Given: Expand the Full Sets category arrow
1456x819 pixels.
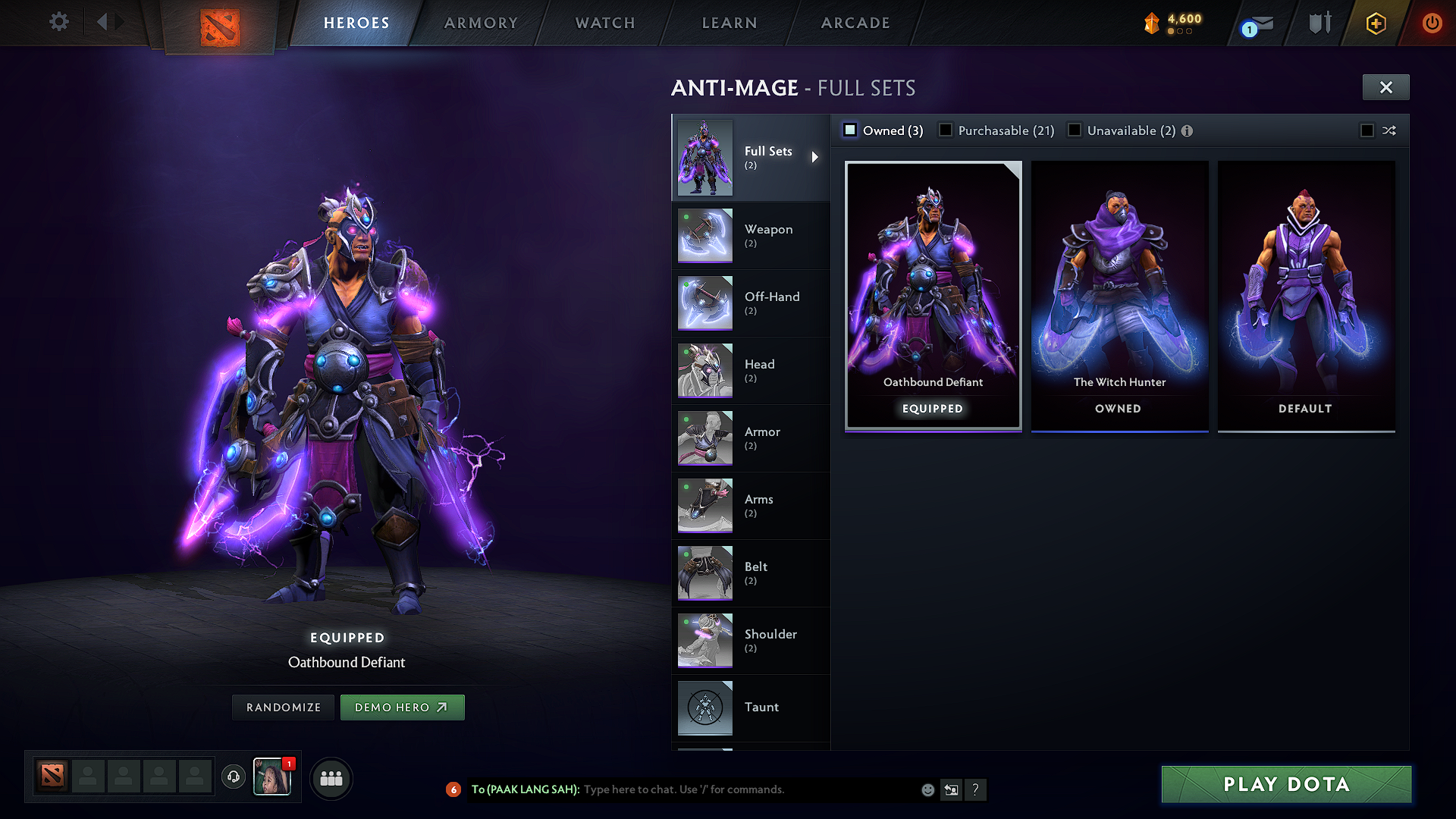Looking at the screenshot, I should (x=816, y=157).
